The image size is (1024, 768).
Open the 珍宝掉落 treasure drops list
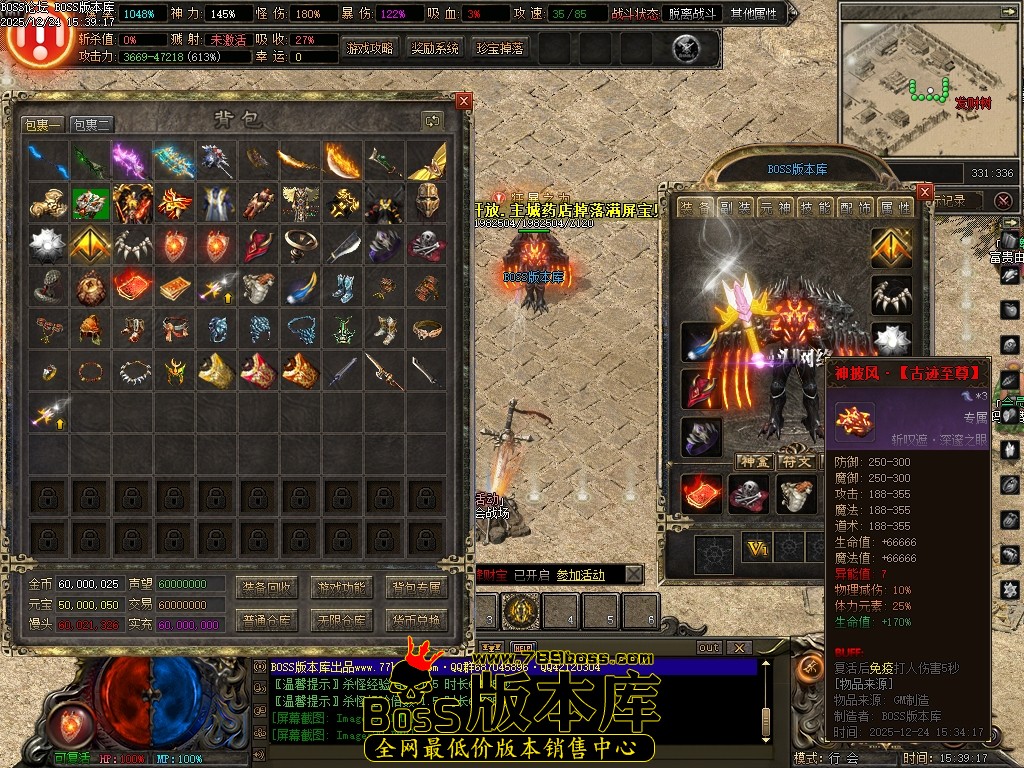[499, 48]
